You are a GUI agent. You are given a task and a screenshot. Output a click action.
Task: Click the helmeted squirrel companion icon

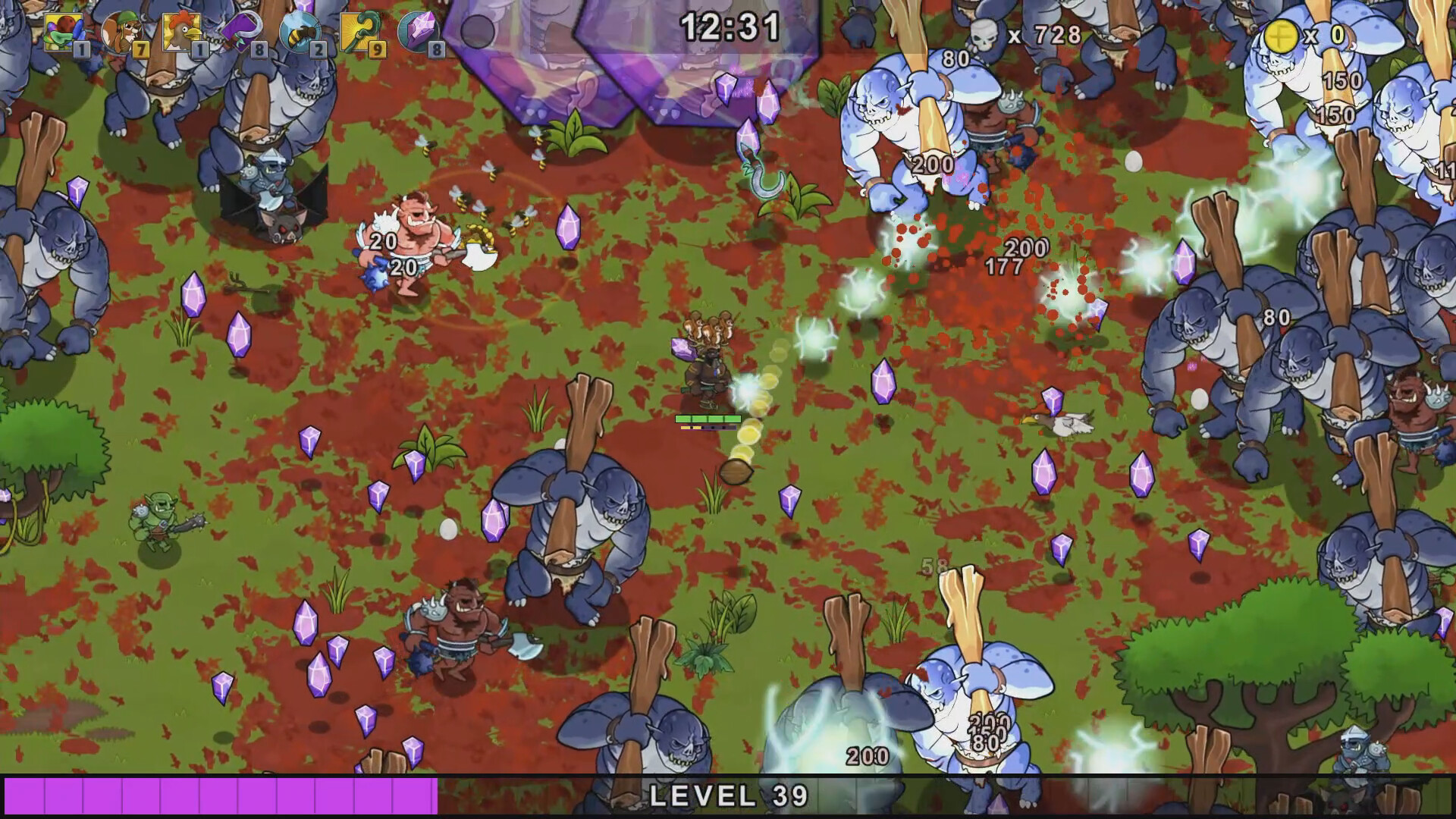click(x=121, y=30)
